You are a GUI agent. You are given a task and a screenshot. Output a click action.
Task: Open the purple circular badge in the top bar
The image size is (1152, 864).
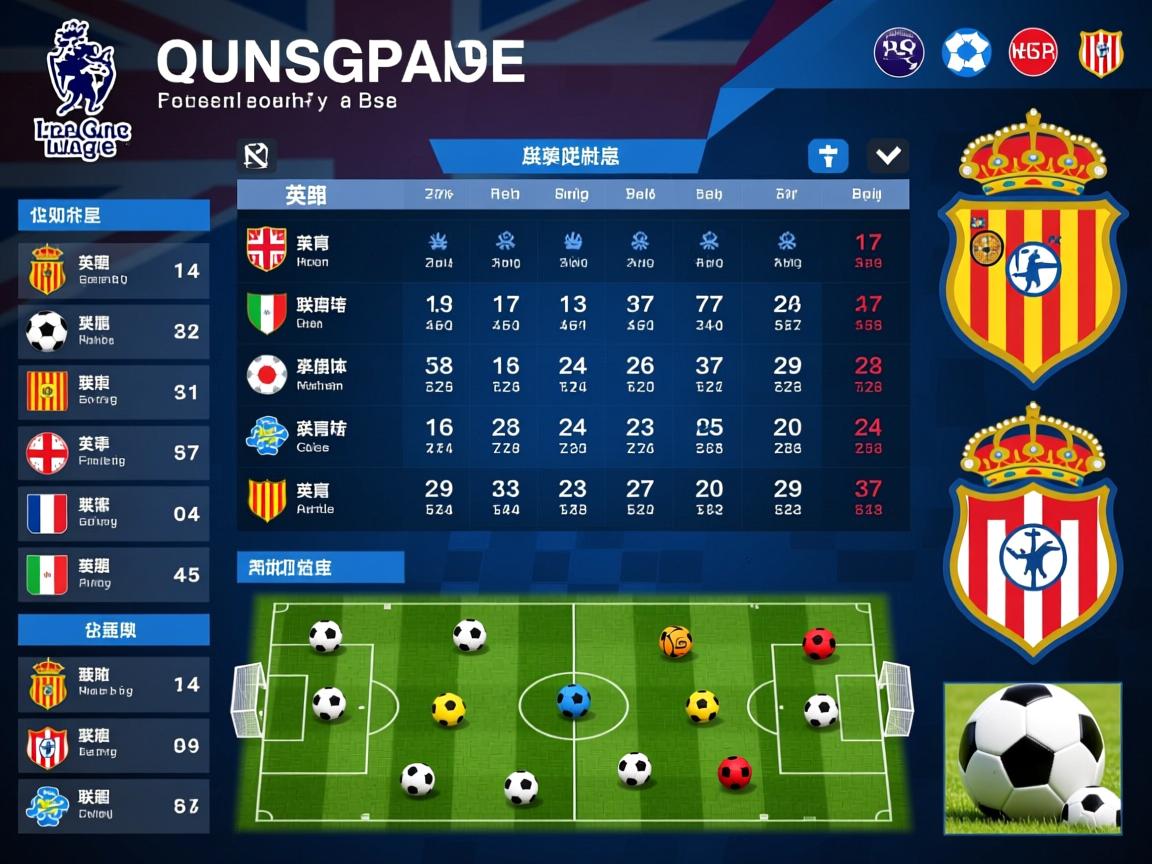click(x=899, y=52)
